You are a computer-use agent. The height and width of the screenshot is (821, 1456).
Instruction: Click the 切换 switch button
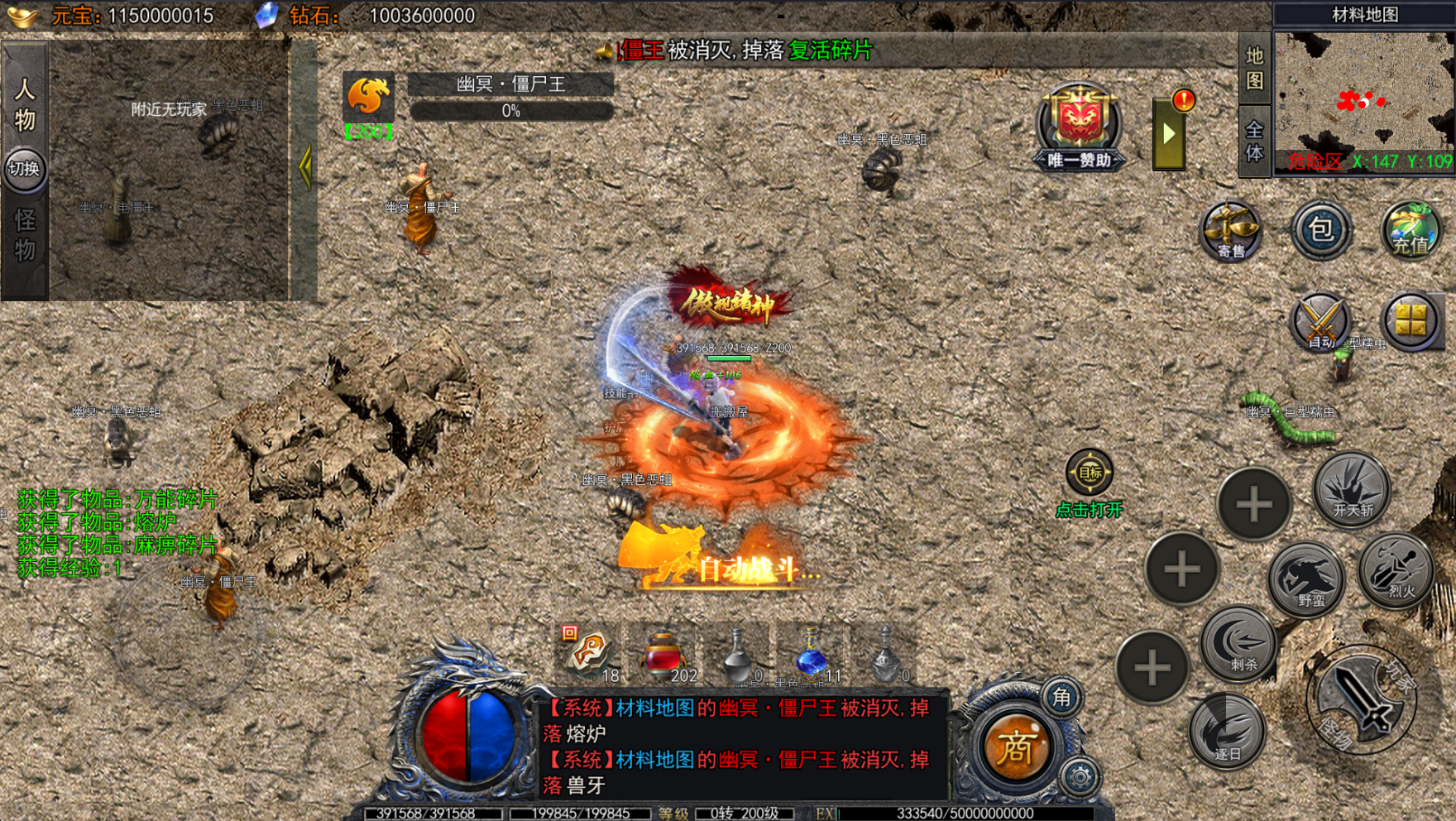[24, 169]
